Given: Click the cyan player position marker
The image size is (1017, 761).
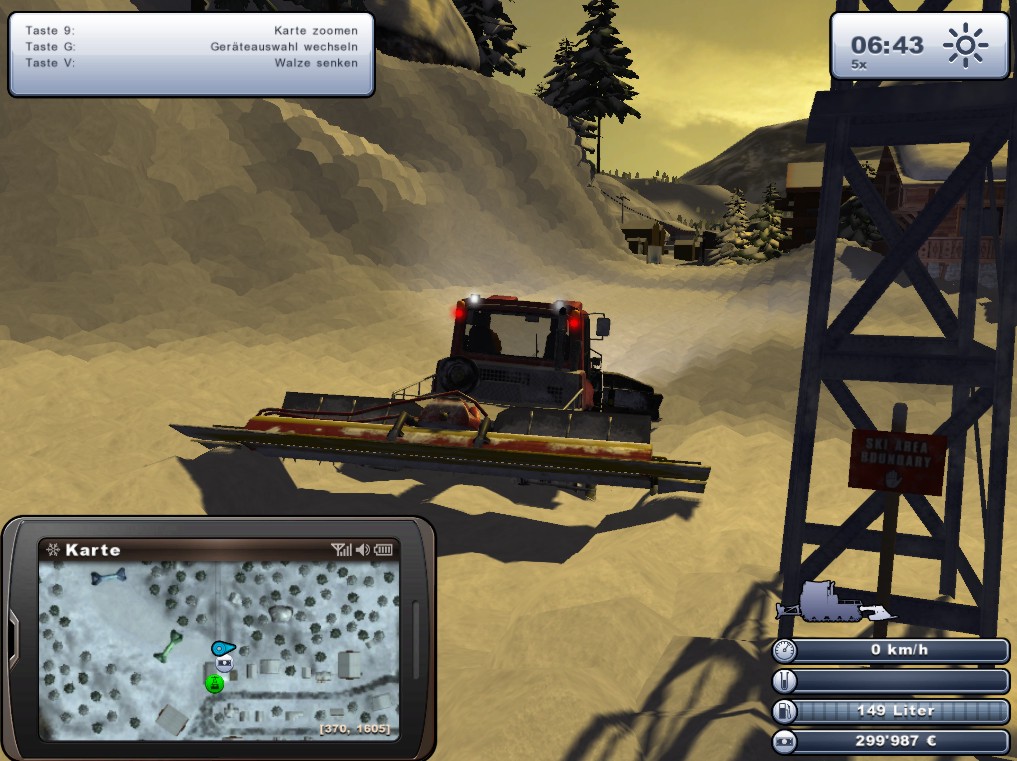Looking at the screenshot, I should tap(222, 647).
